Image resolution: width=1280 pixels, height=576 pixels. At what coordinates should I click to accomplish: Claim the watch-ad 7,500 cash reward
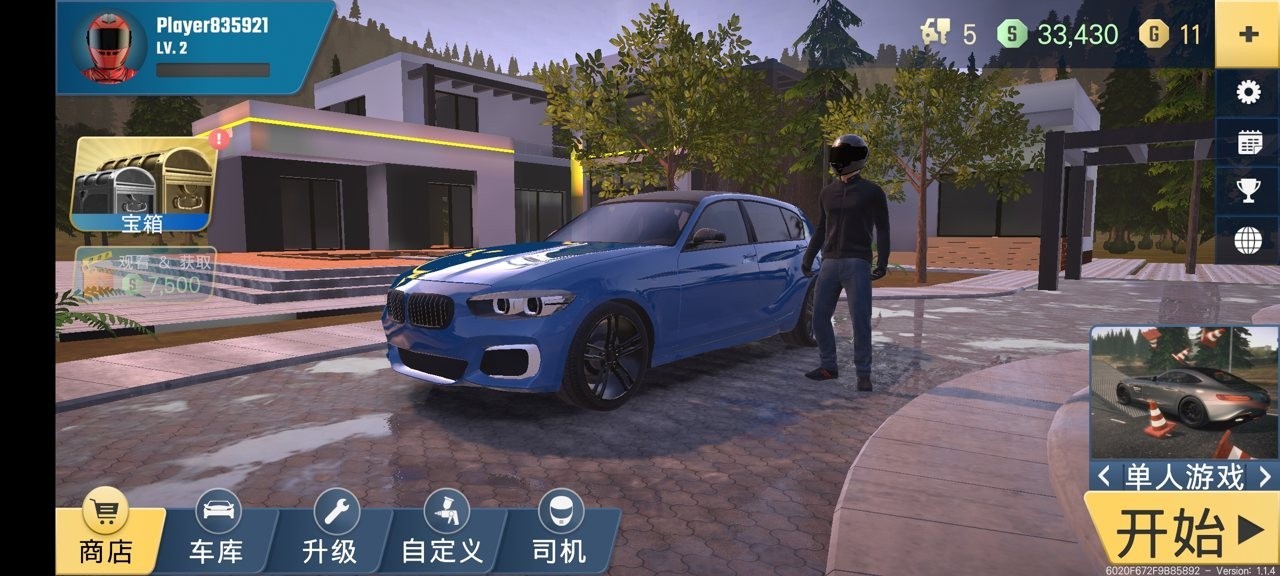[147, 273]
